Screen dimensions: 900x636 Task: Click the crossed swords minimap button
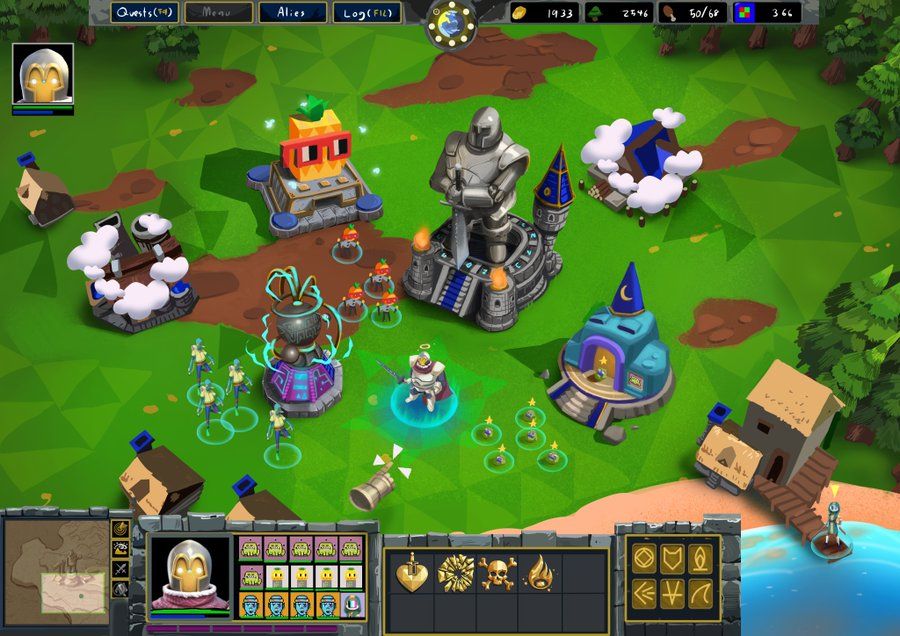click(120, 568)
